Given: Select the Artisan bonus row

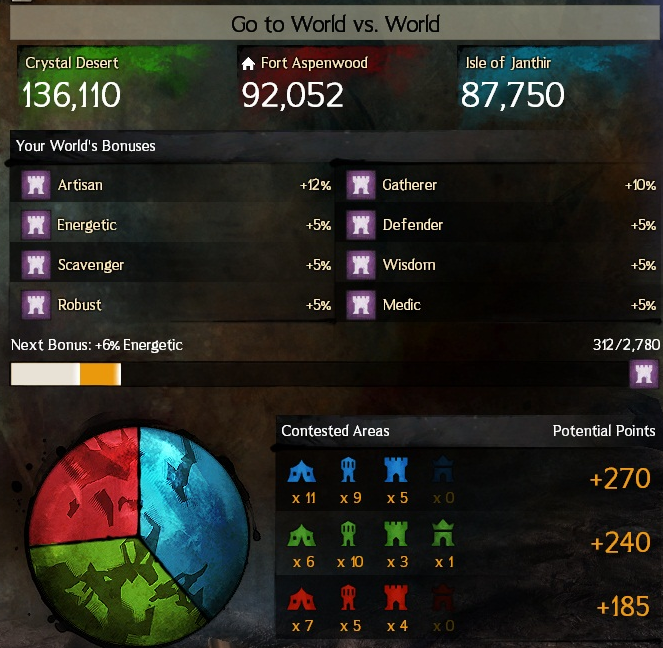Looking at the screenshot, I should coord(175,185).
